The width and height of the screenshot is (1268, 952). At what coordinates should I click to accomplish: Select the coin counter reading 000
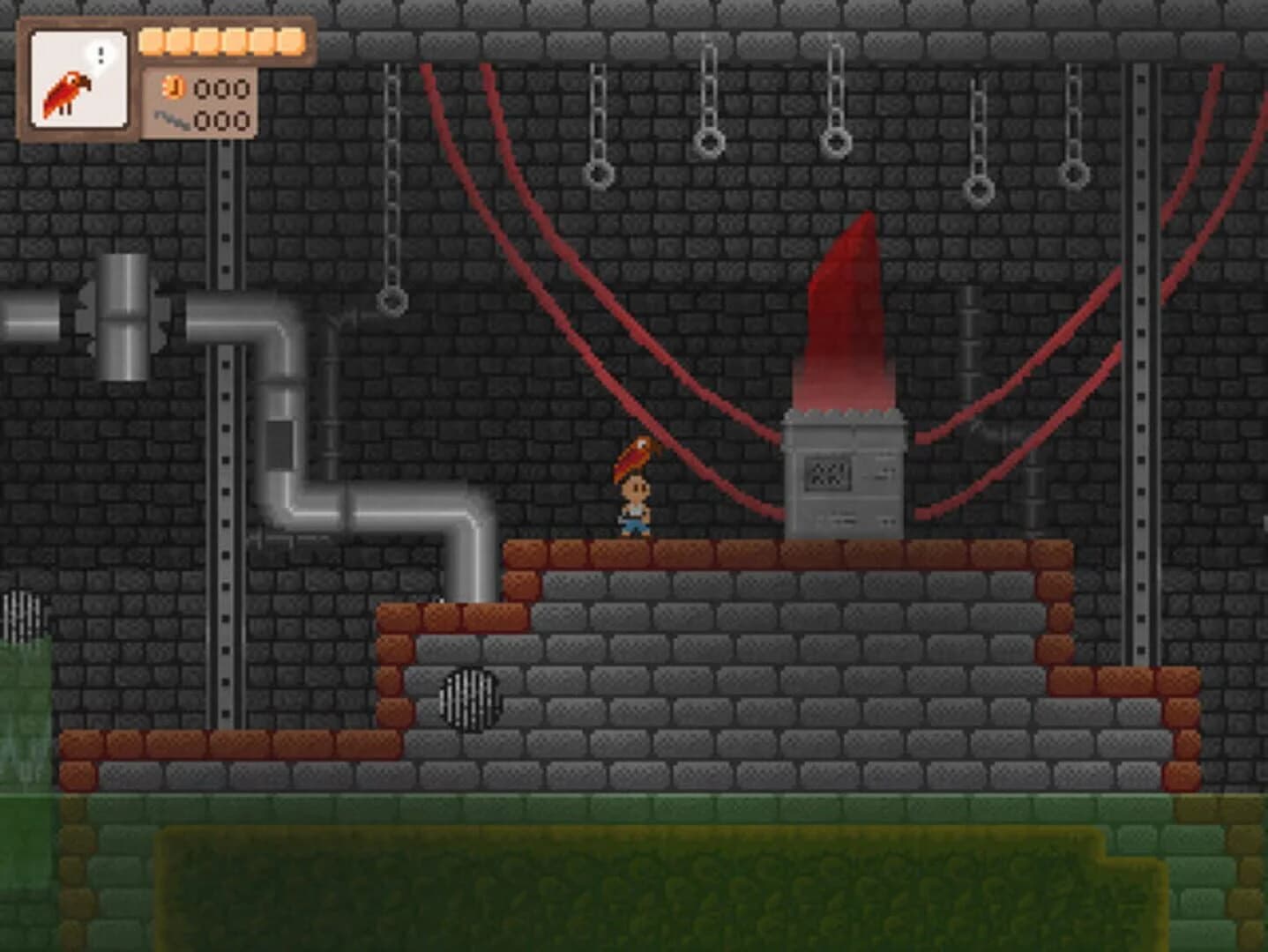coord(222,89)
